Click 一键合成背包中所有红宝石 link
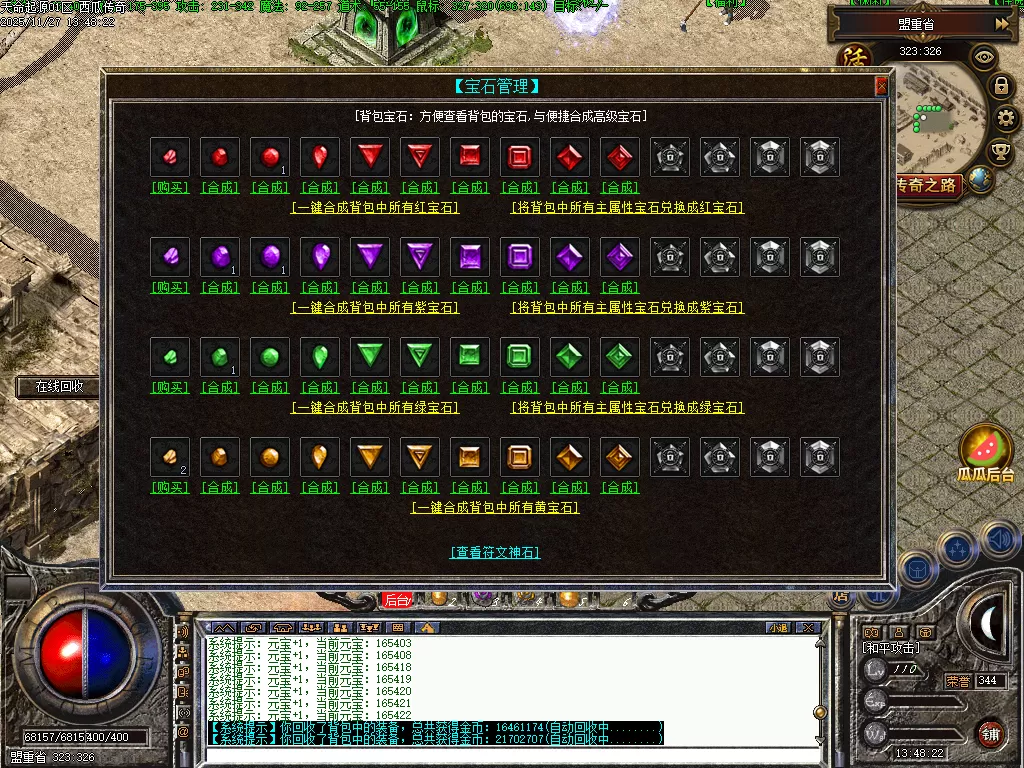 (x=375, y=208)
